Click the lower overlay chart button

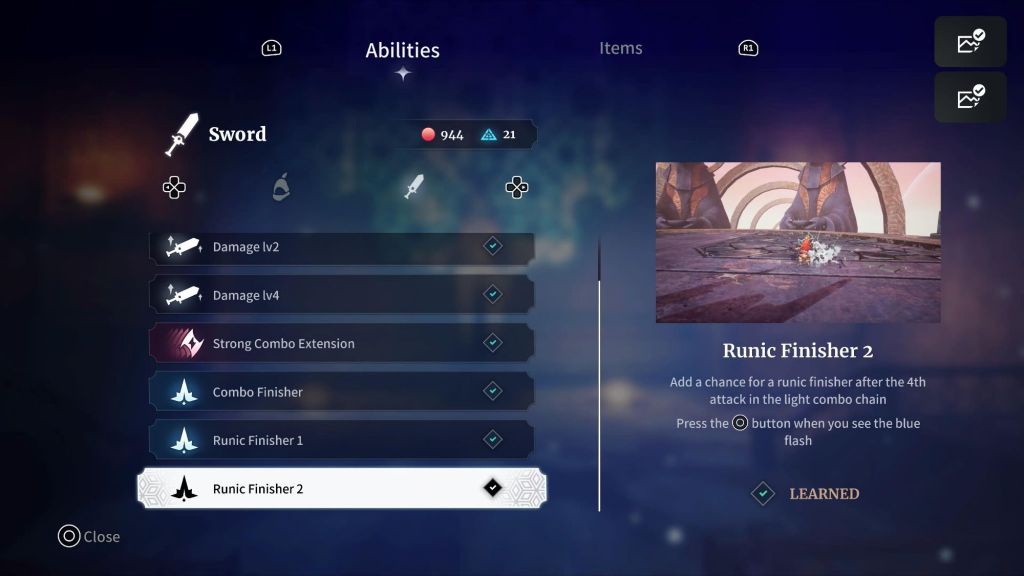click(x=970, y=97)
